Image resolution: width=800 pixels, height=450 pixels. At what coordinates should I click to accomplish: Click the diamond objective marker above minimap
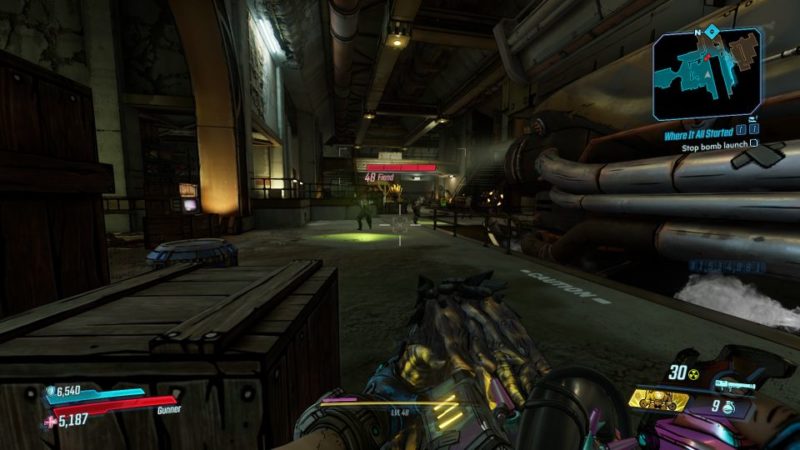710,31
